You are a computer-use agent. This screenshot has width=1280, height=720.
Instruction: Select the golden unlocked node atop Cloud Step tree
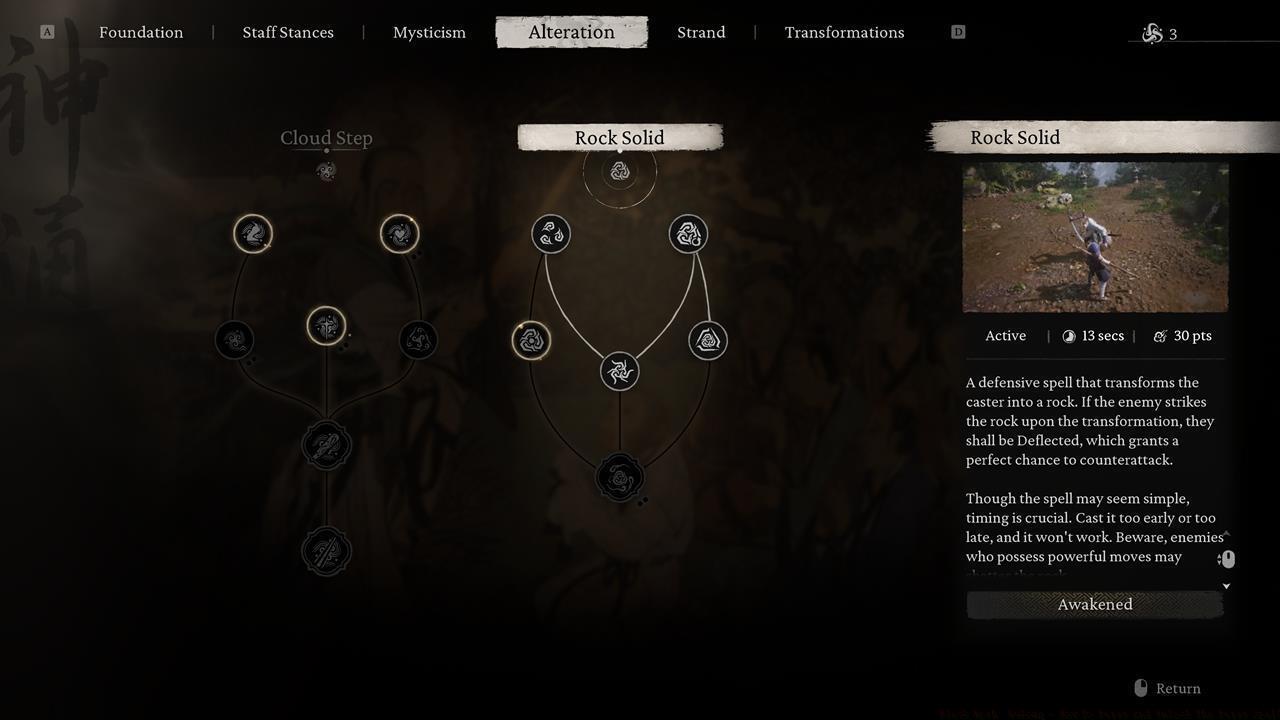click(x=253, y=233)
